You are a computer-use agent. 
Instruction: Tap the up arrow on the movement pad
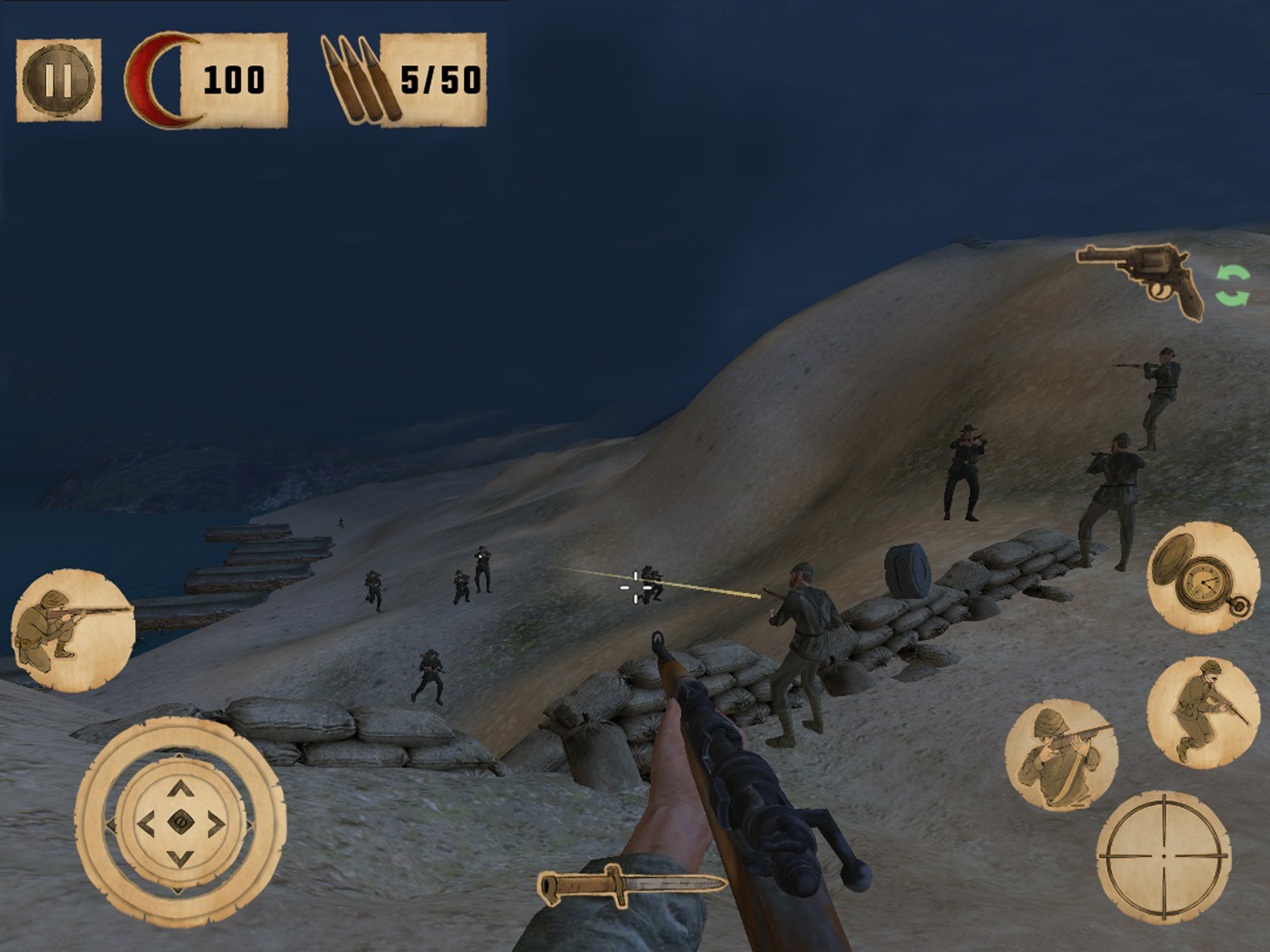click(x=181, y=789)
